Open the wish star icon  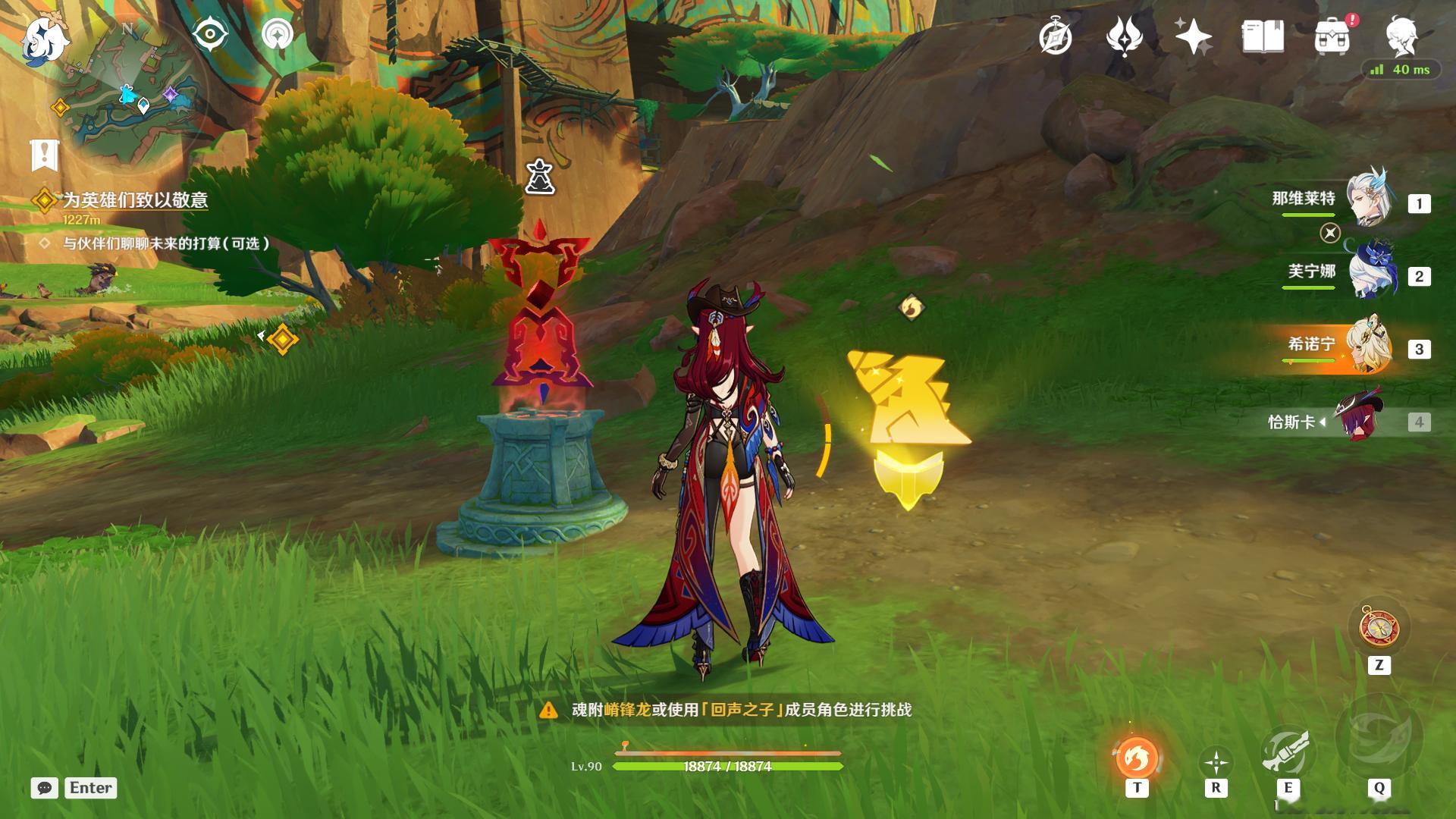pyautogui.click(x=1193, y=36)
